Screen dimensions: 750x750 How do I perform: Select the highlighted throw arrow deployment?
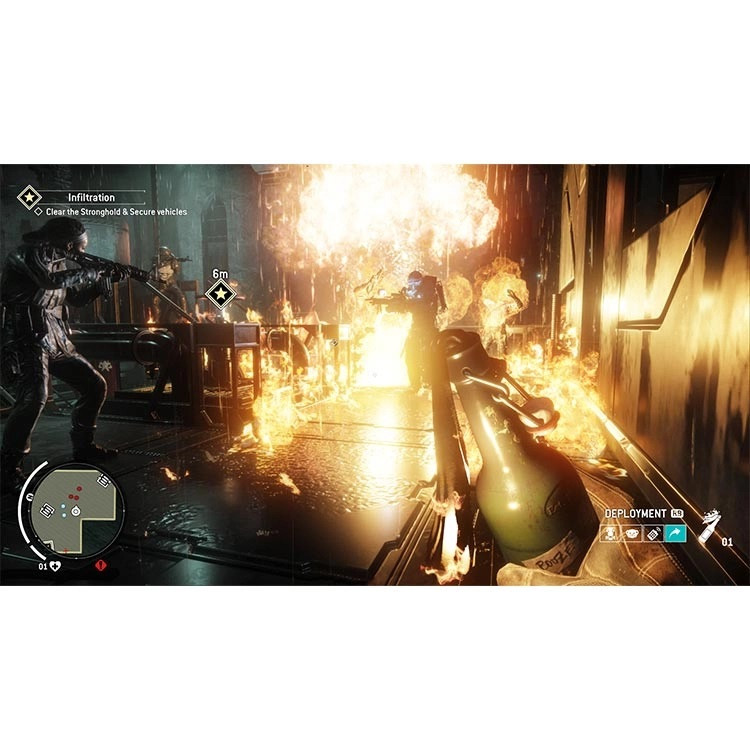pyautogui.click(x=676, y=535)
